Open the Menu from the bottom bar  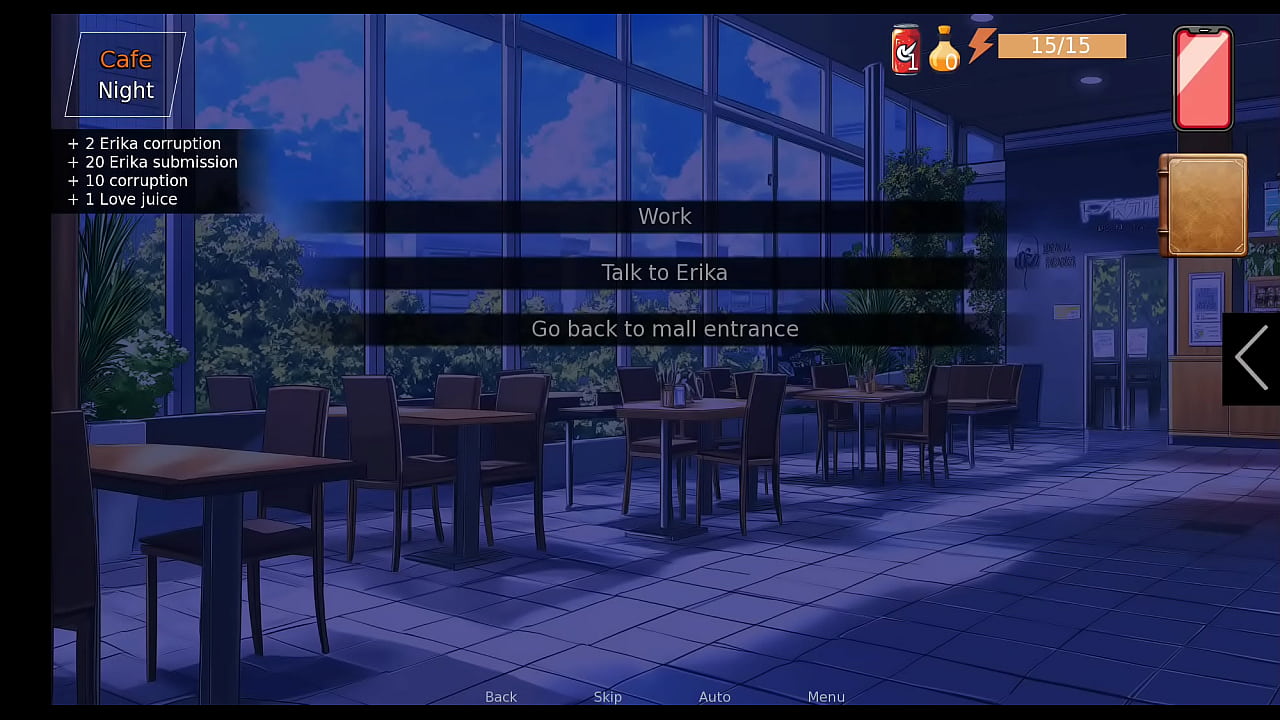click(x=826, y=697)
